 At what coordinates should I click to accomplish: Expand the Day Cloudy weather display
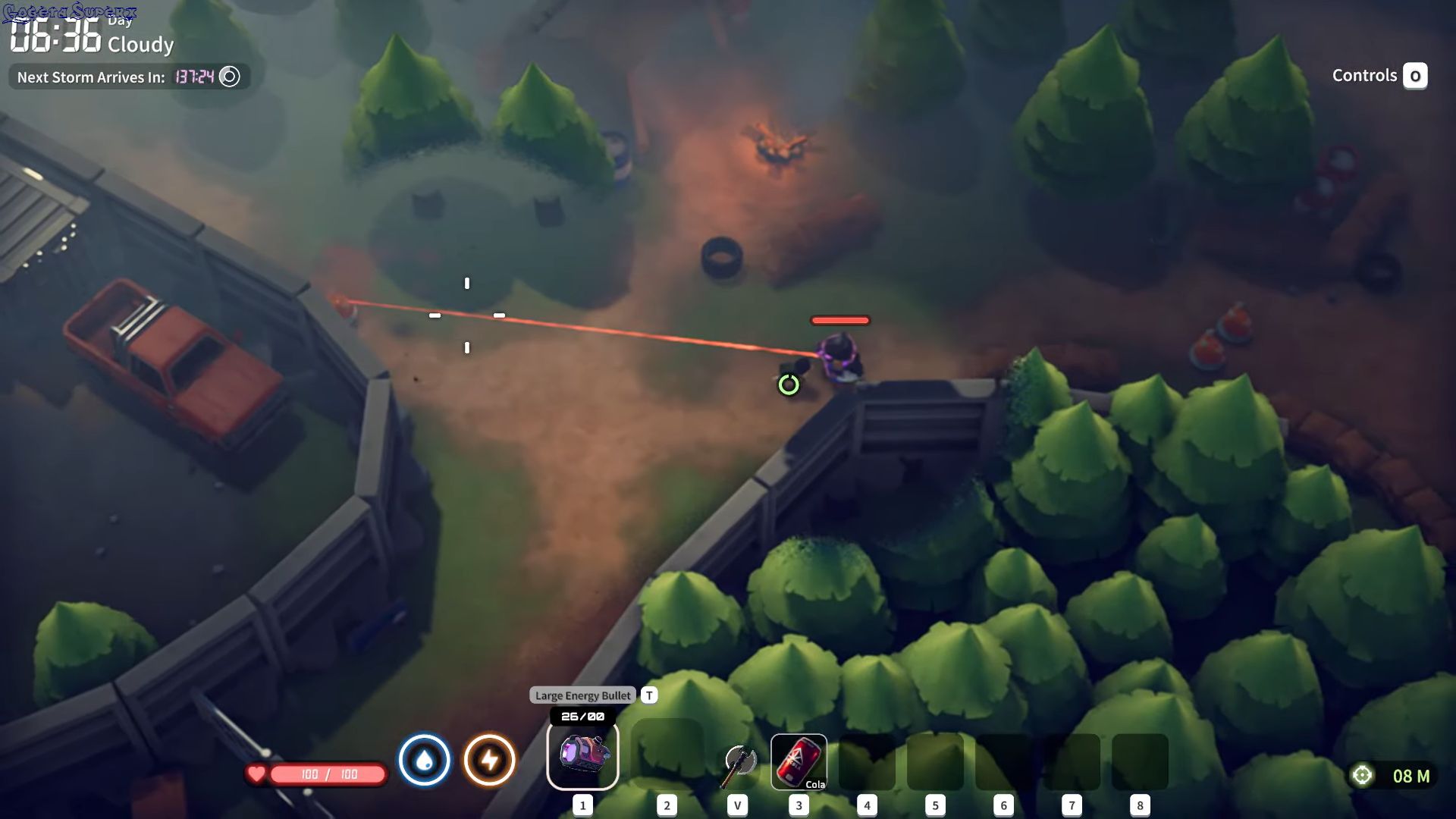click(141, 34)
